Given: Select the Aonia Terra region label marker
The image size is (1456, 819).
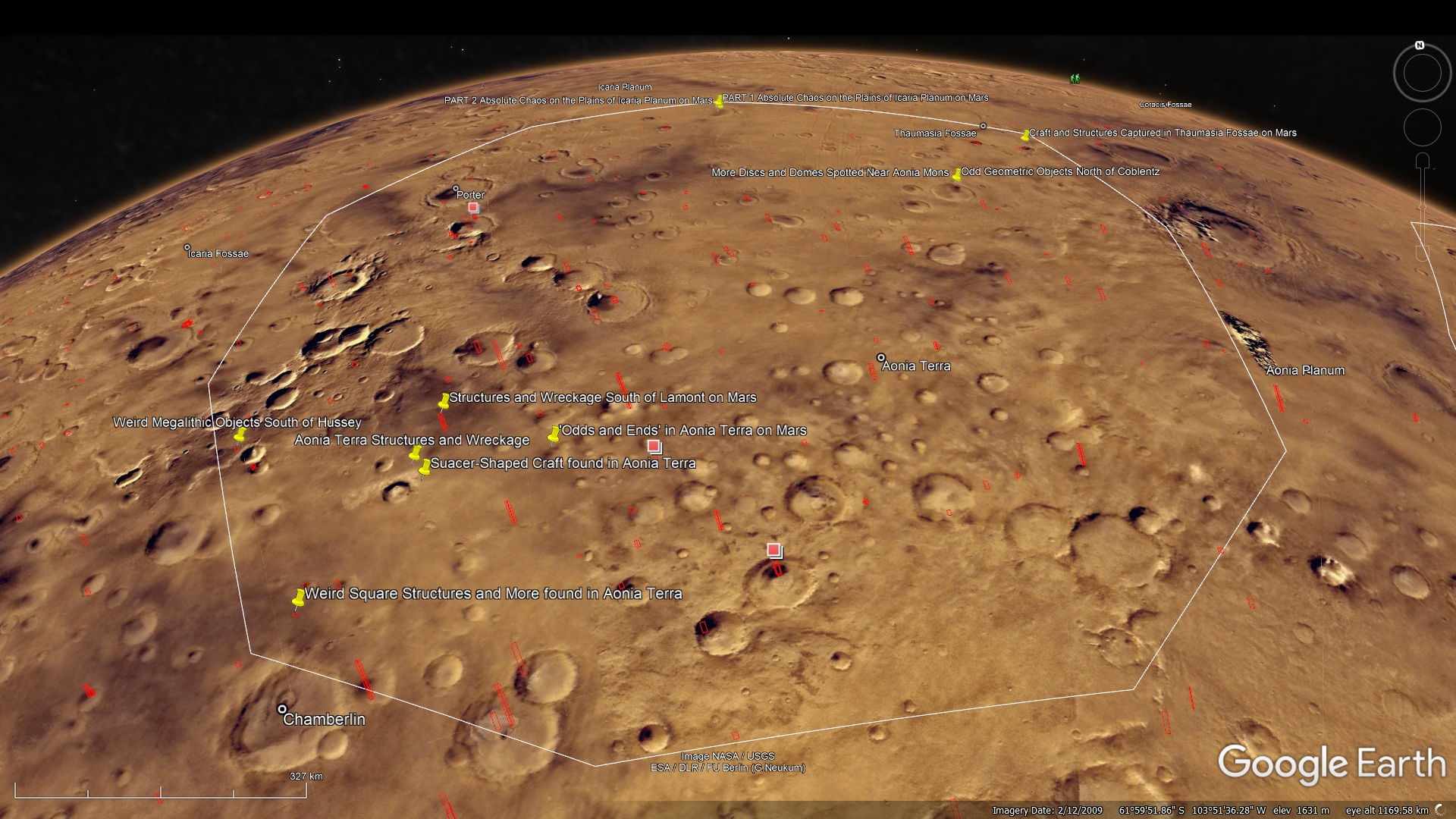Looking at the screenshot, I should (880, 357).
